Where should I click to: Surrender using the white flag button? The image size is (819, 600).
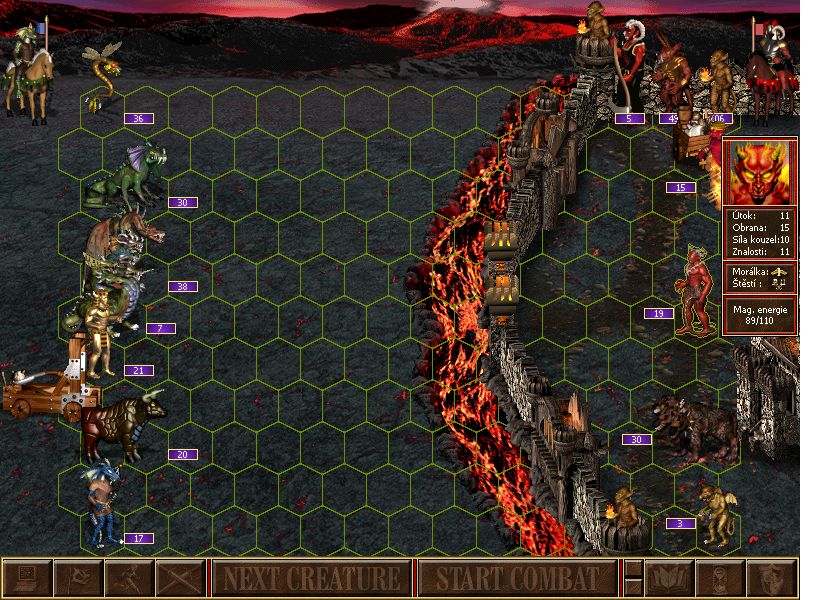point(78,578)
